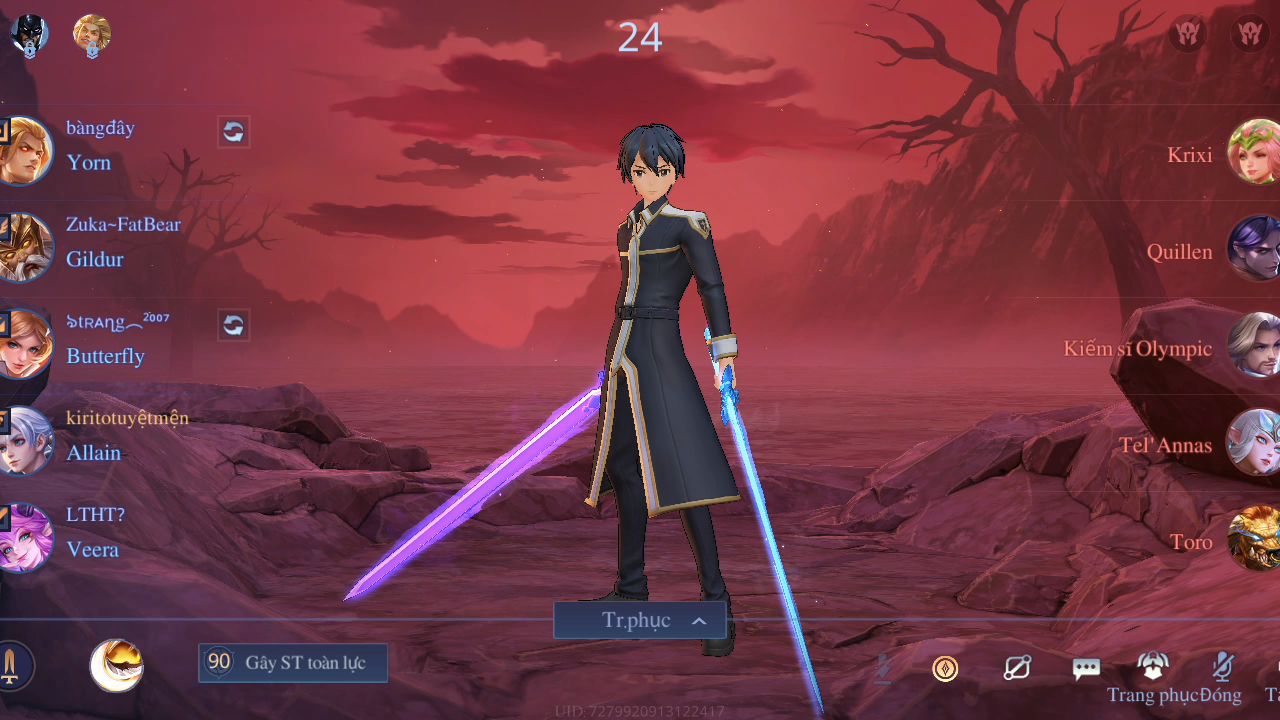
Task: Request hero swap with bàngđây
Action: tap(233, 132)
